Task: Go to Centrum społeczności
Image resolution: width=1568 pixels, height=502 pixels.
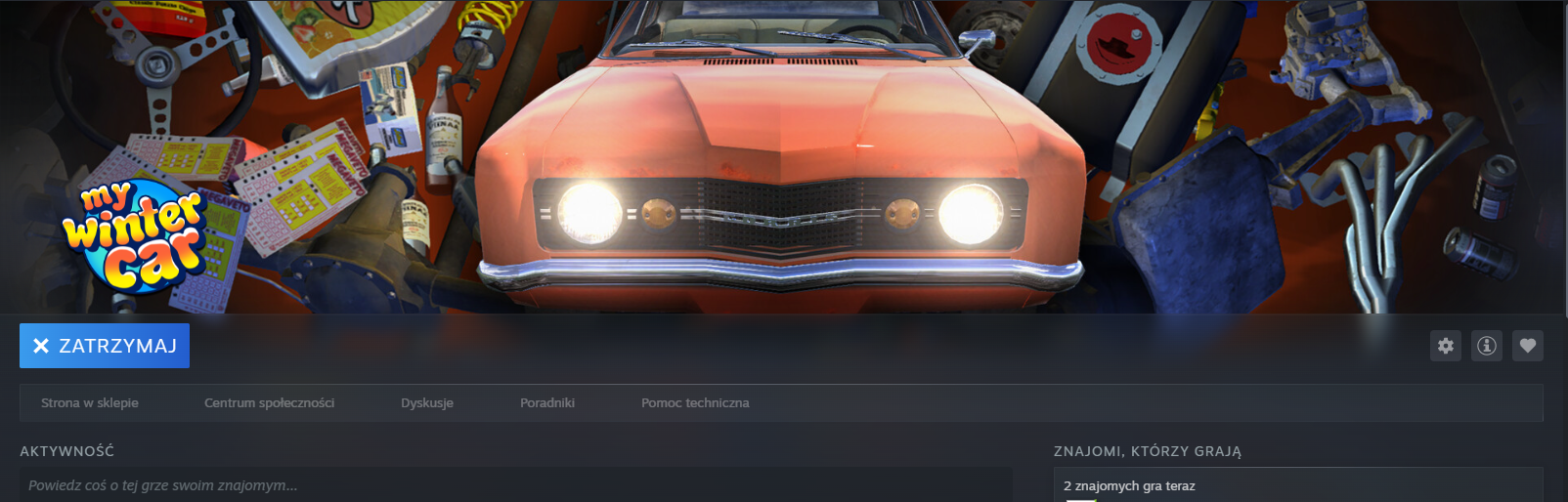Action: 269,402
